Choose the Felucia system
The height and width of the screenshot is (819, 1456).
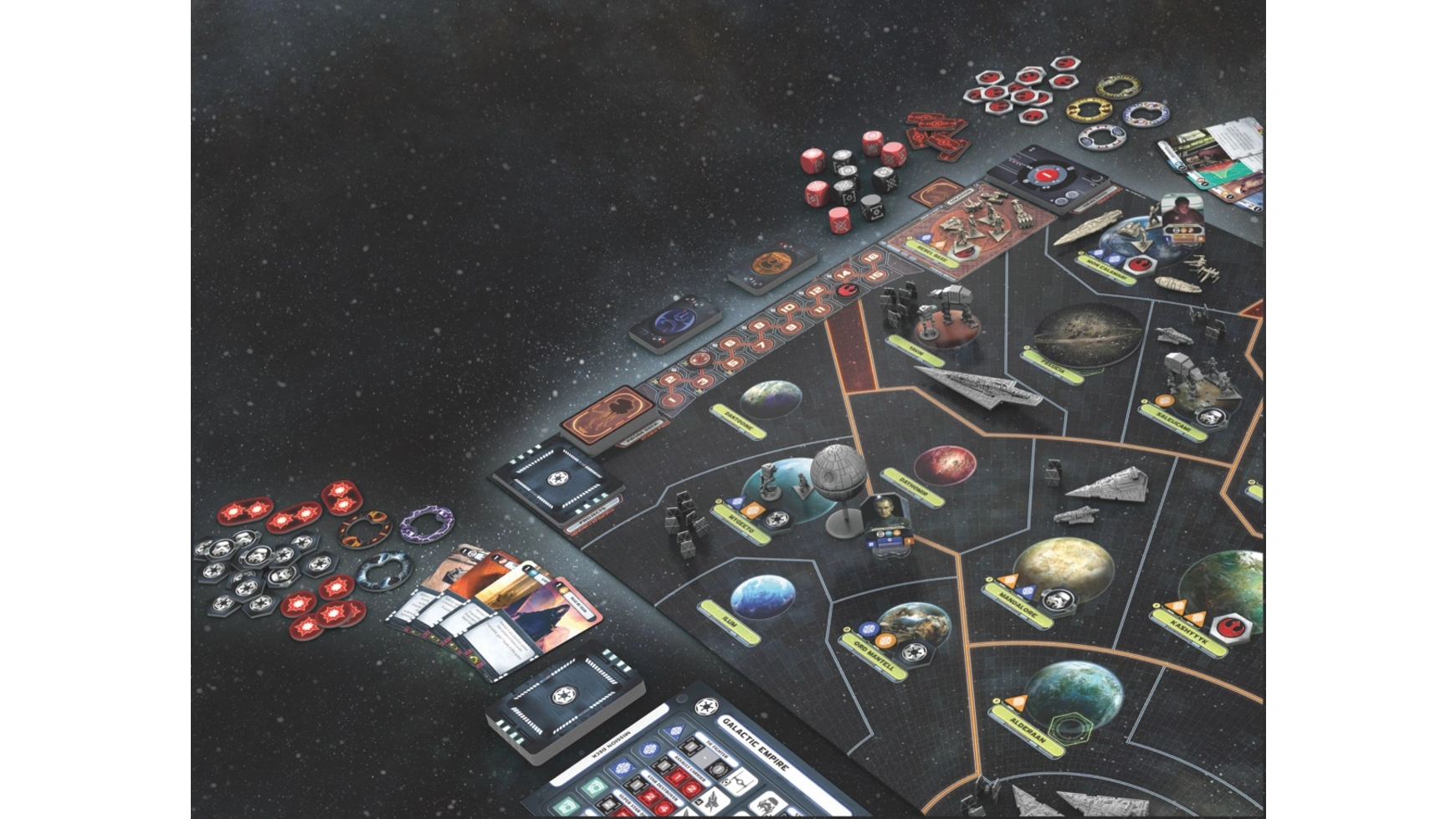[x=1086, y=335]
